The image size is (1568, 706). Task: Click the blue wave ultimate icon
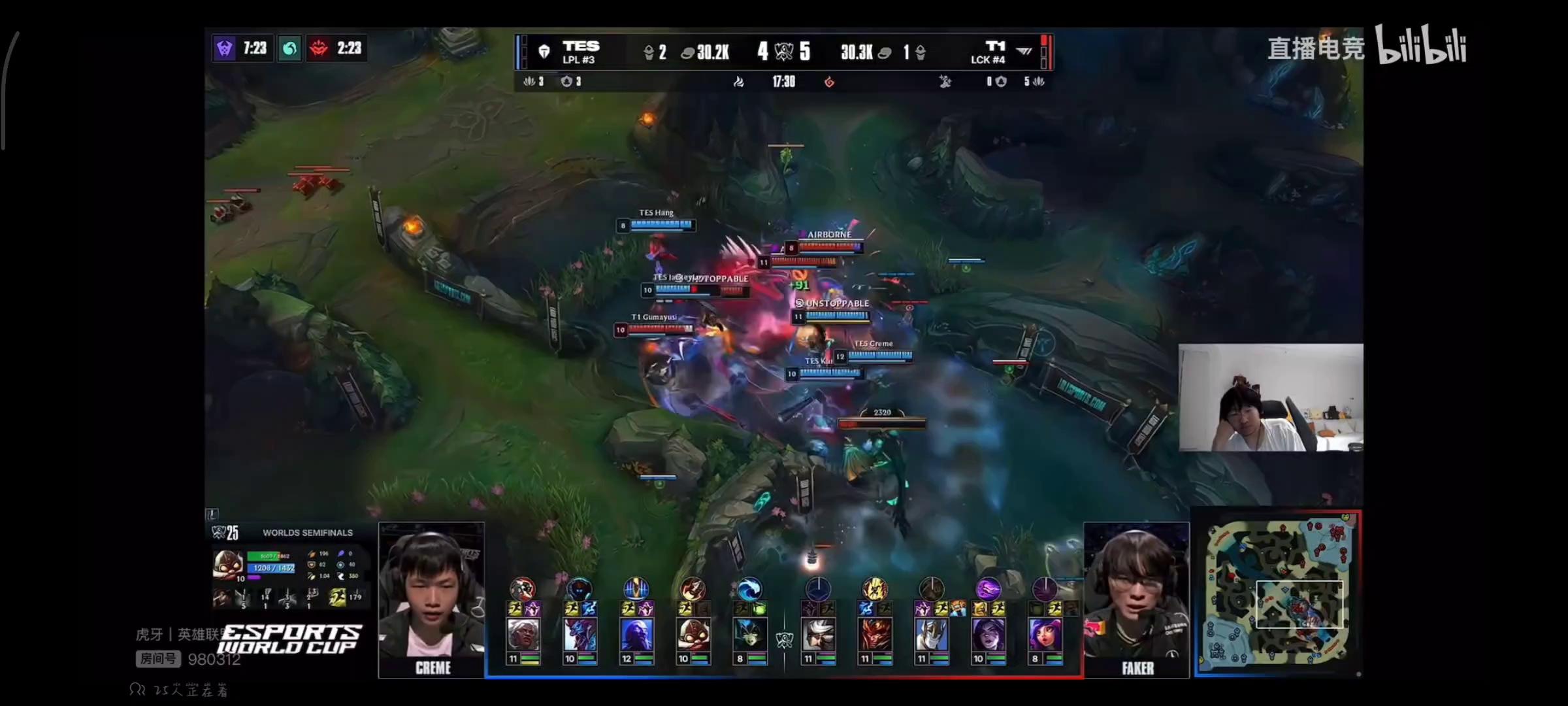749,589
